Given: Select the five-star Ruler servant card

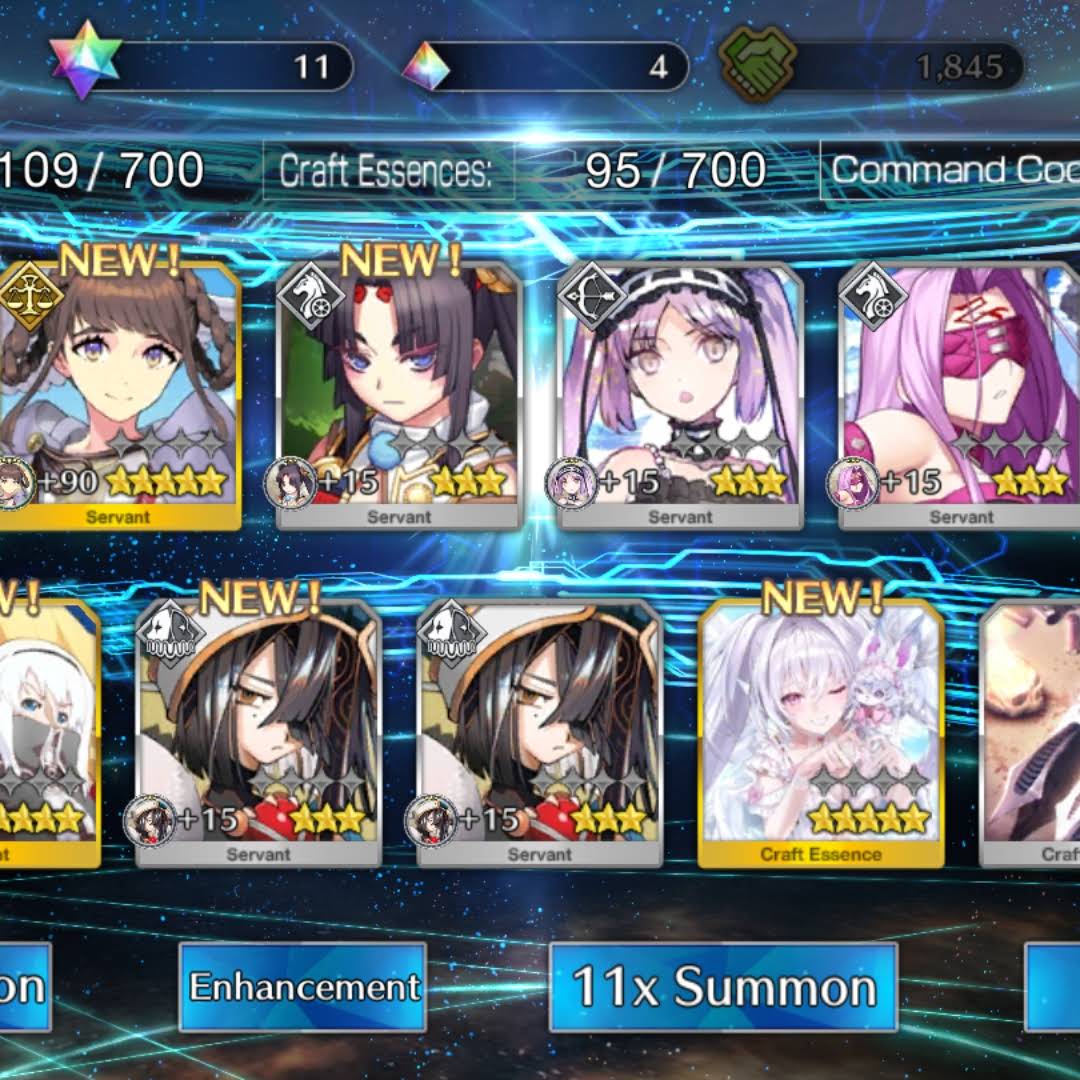Looking at the screenshot, I should coord(119,395).
